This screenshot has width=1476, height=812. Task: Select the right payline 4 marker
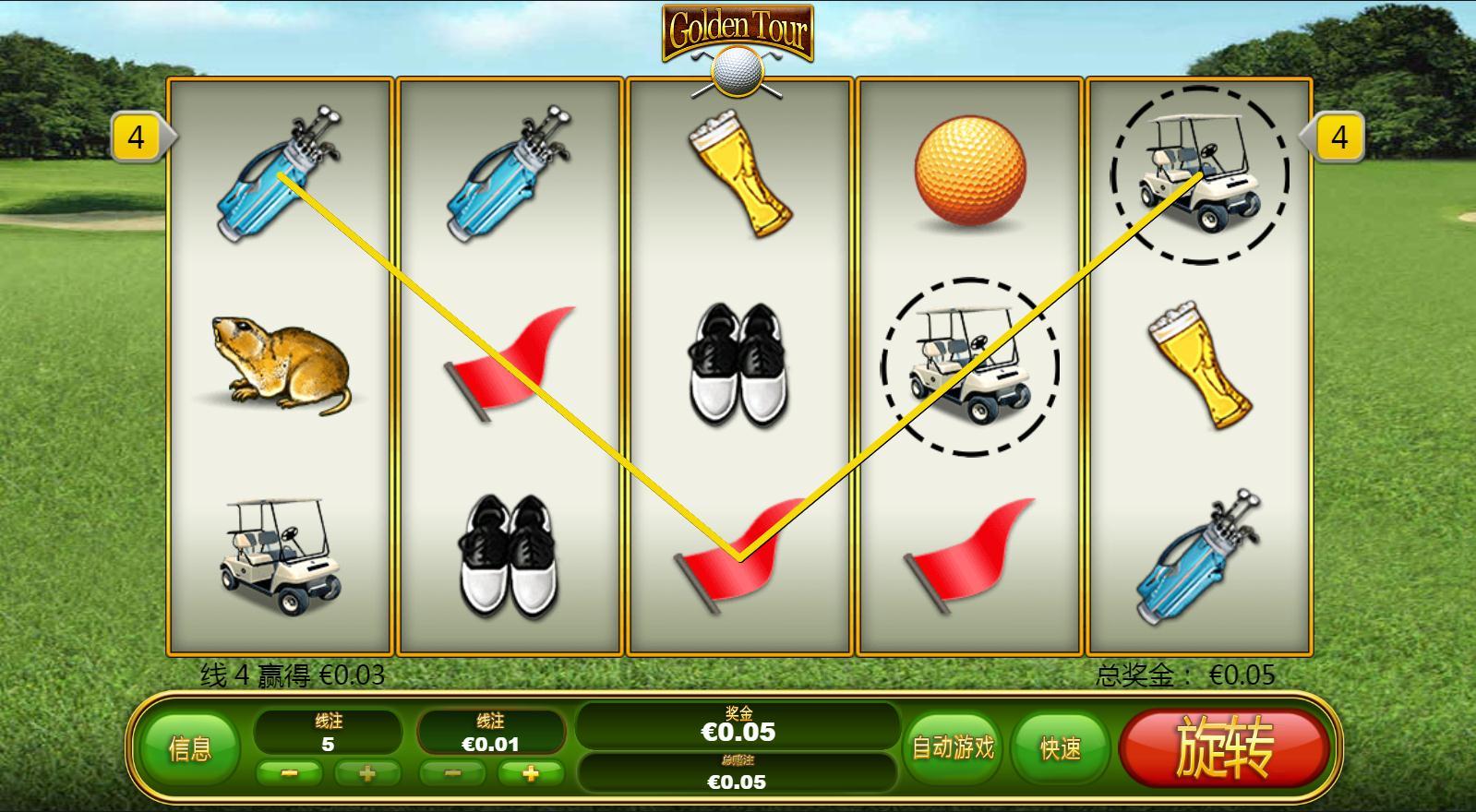1338,137
